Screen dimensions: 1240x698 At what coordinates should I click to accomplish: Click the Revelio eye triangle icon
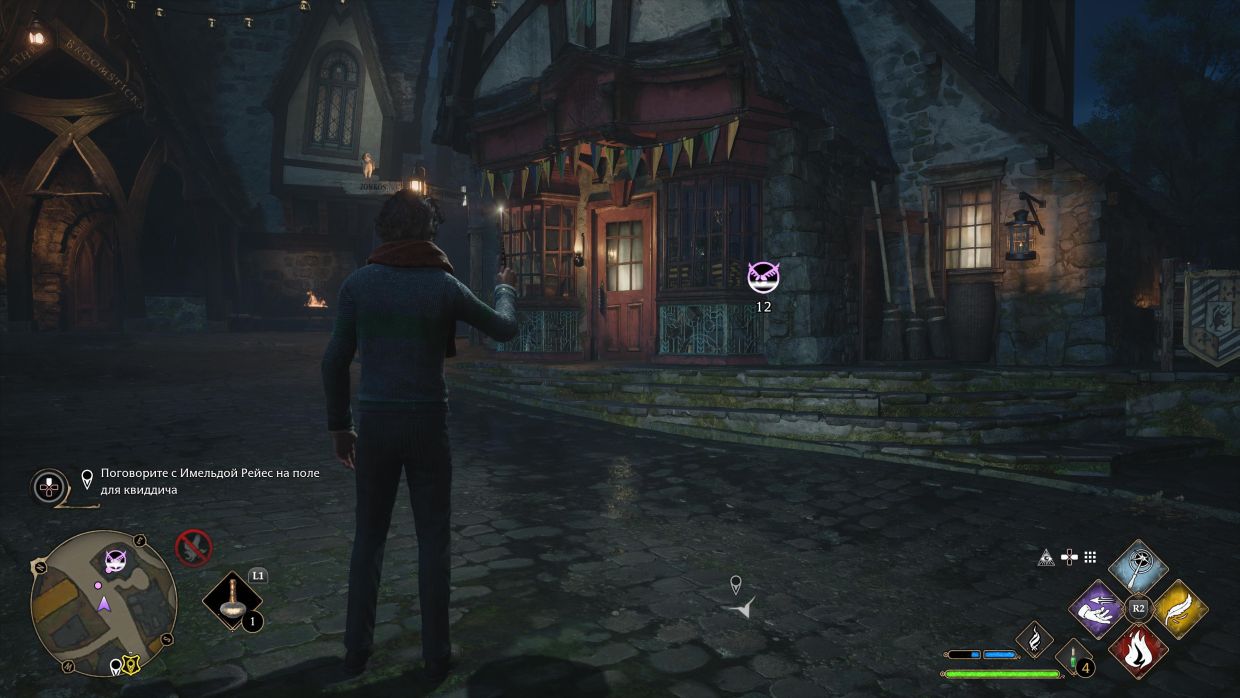[1046, 557]
